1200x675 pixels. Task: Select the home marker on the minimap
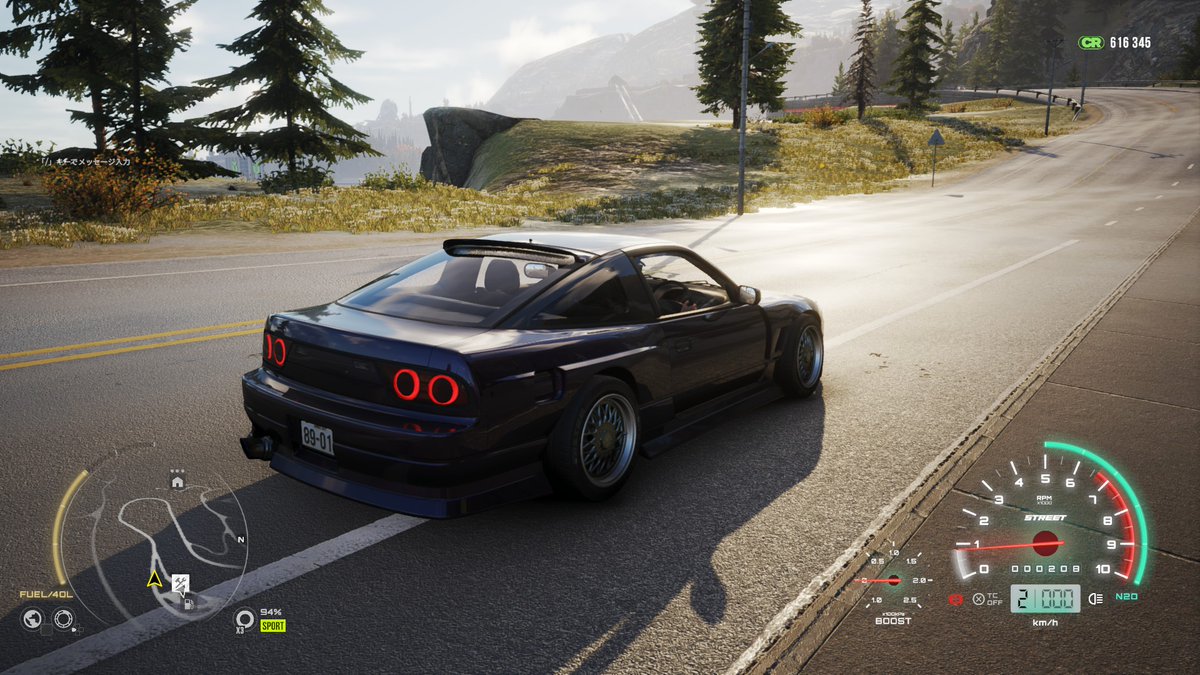[x=177, y=482]
